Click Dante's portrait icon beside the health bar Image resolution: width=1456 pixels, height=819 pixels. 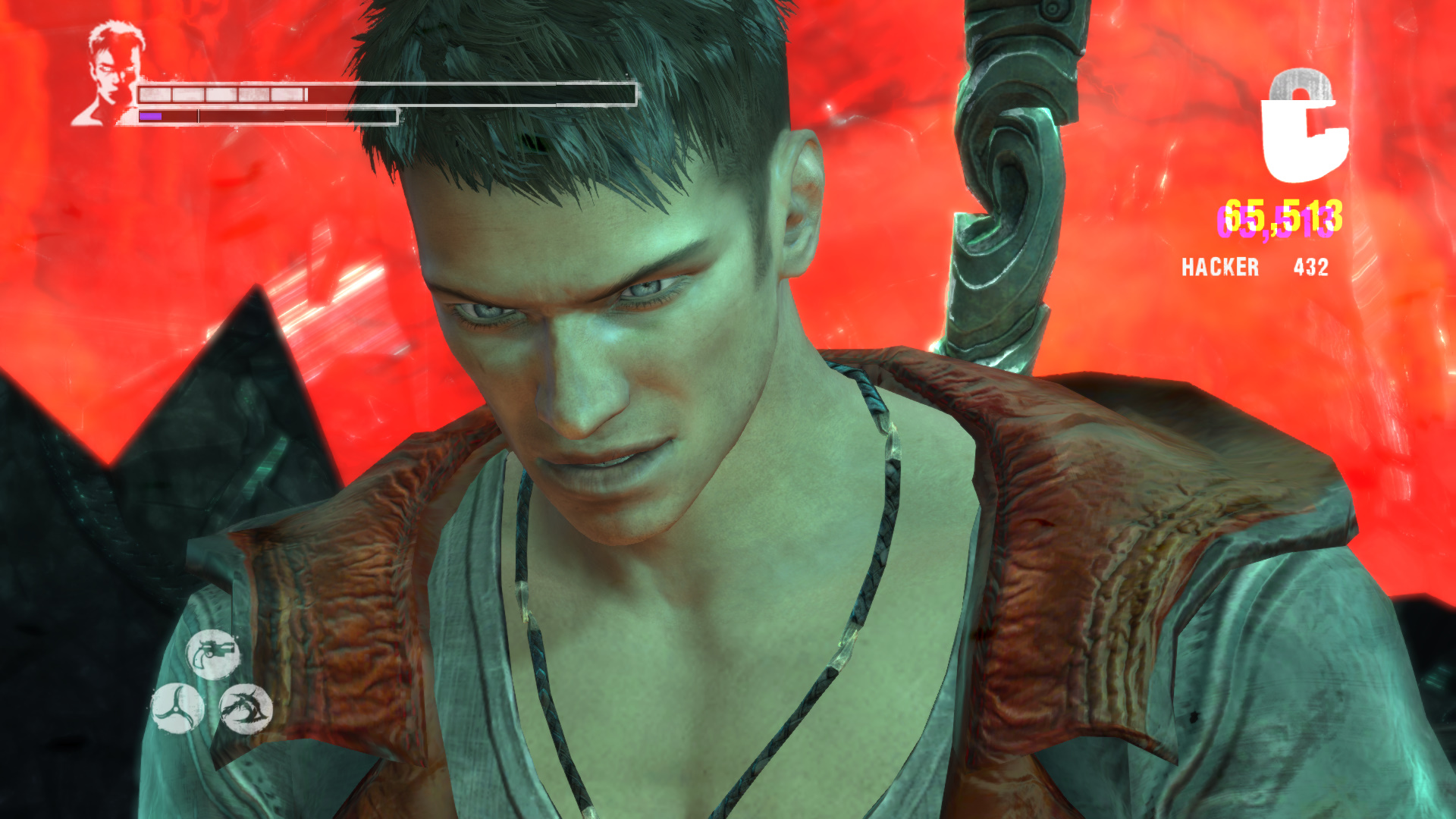click(x=111, y=74)
